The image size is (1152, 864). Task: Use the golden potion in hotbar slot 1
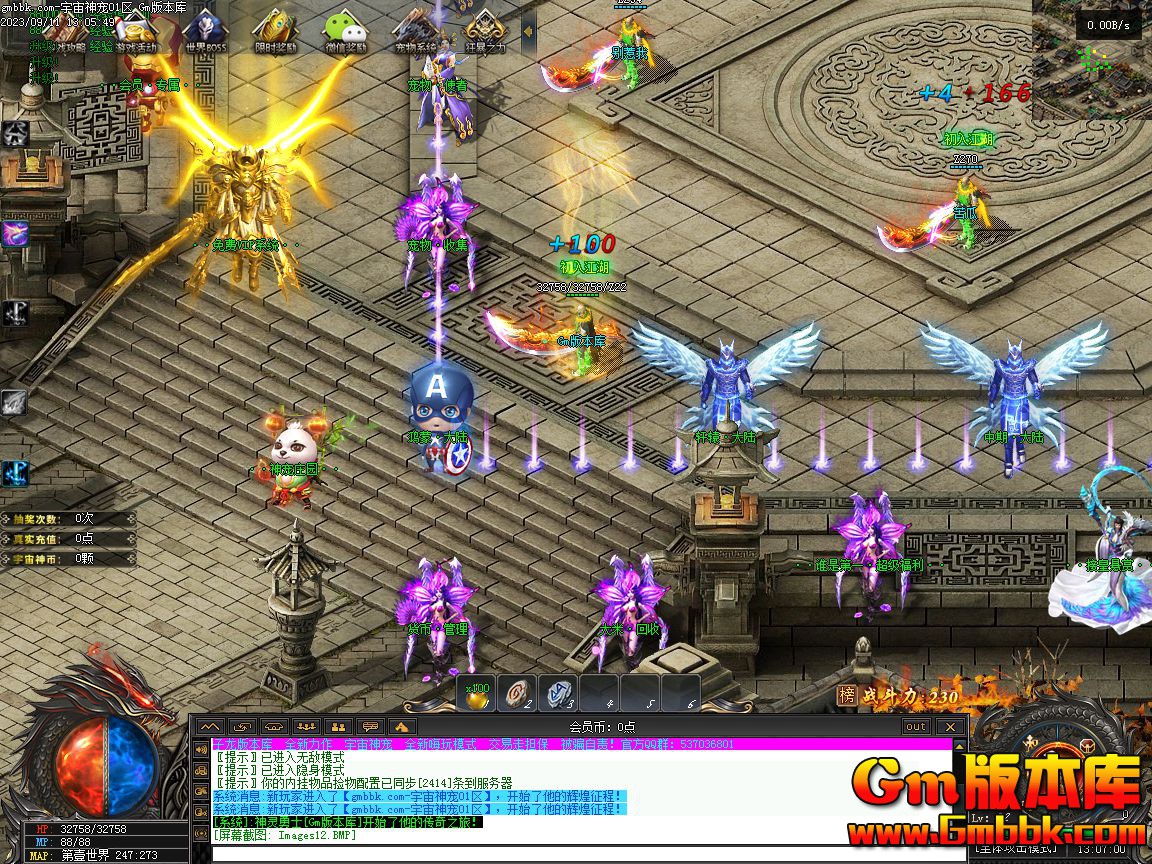478,692
